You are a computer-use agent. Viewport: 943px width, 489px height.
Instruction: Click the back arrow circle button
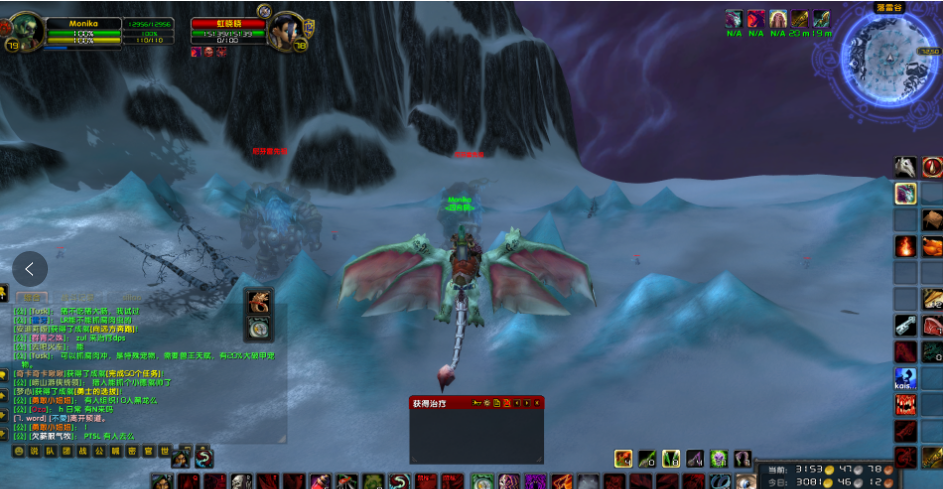[x=30, y=268]
